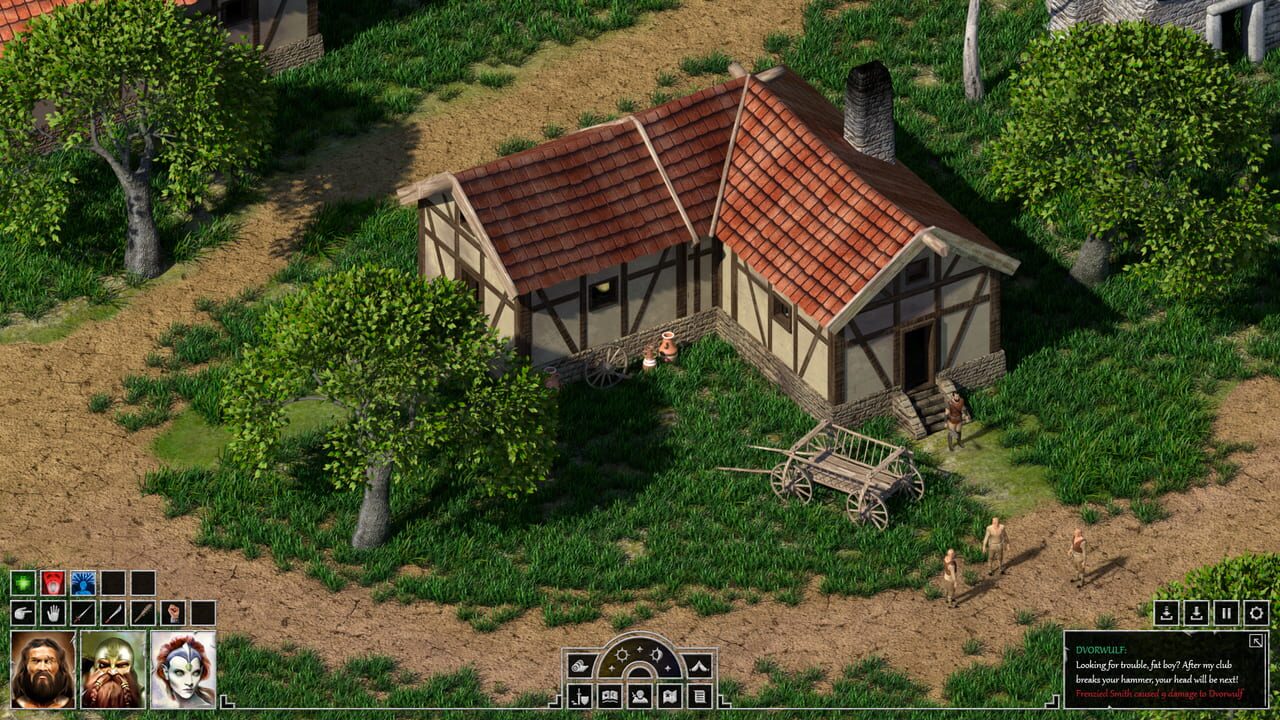
Task: Set up camp with the tent icon
Action: point(698,666)
